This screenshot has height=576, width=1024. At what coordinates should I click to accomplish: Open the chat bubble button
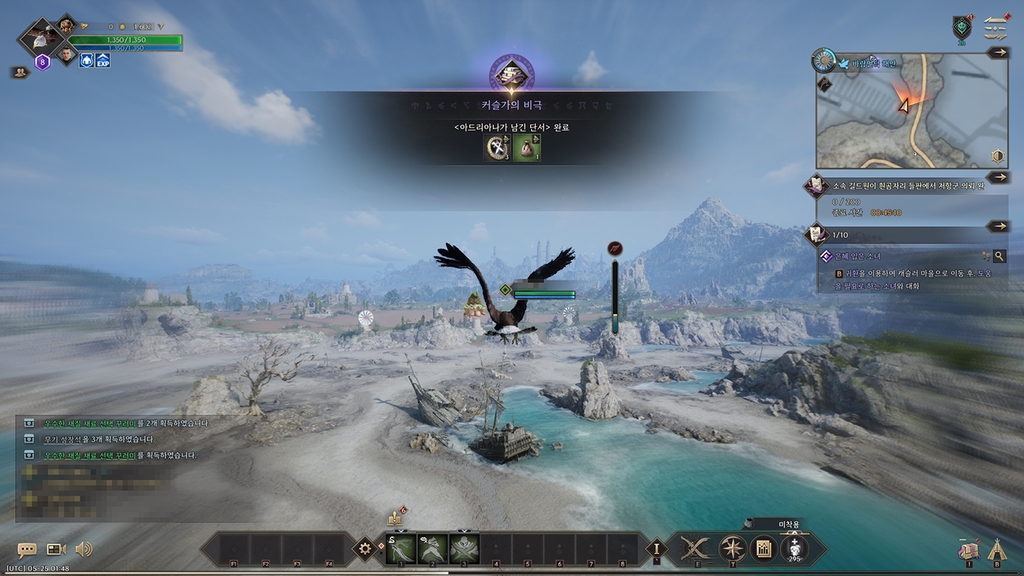coord(27,549)
